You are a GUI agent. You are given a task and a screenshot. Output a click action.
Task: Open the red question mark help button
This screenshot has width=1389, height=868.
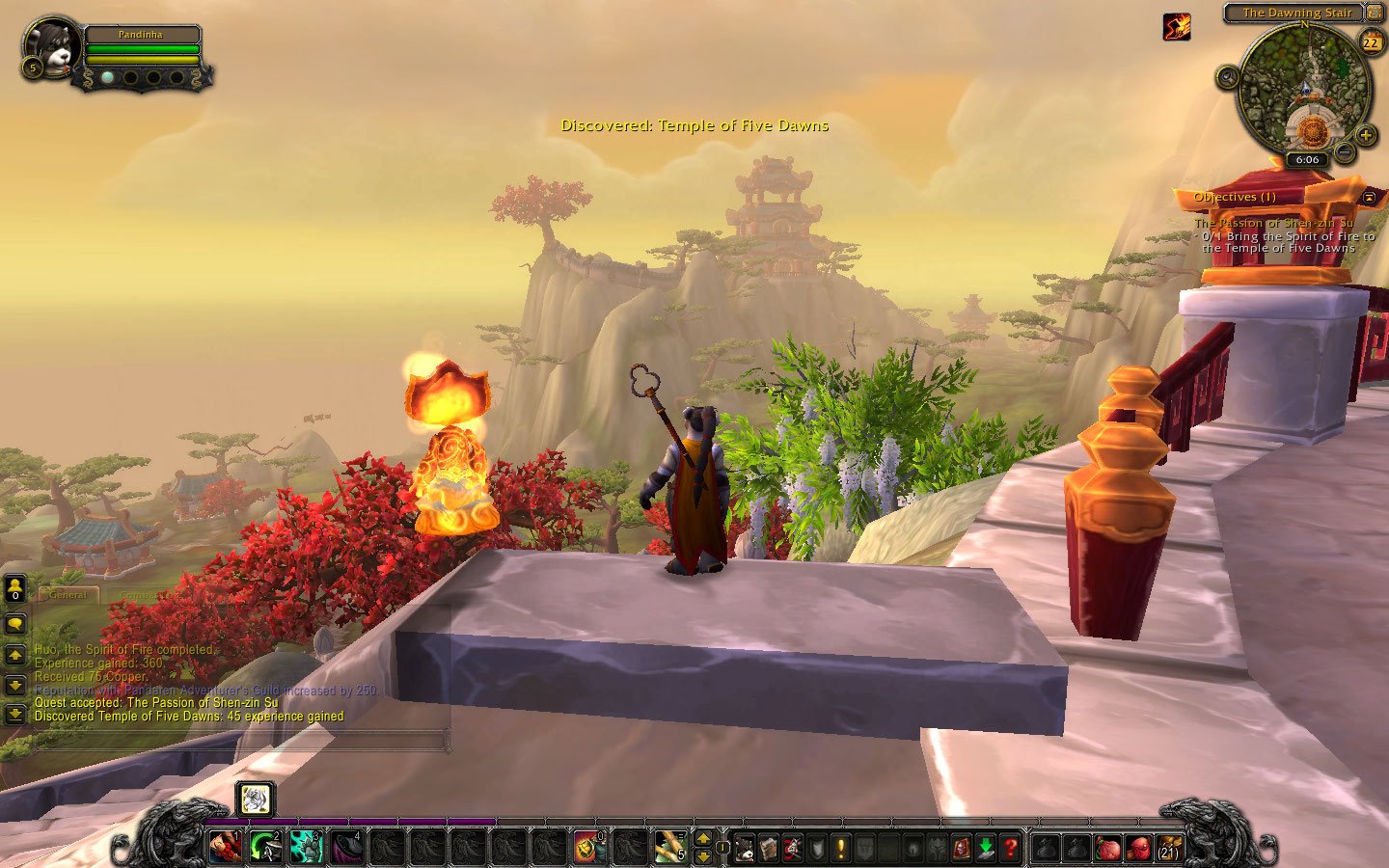click(x=1009, y=849)
